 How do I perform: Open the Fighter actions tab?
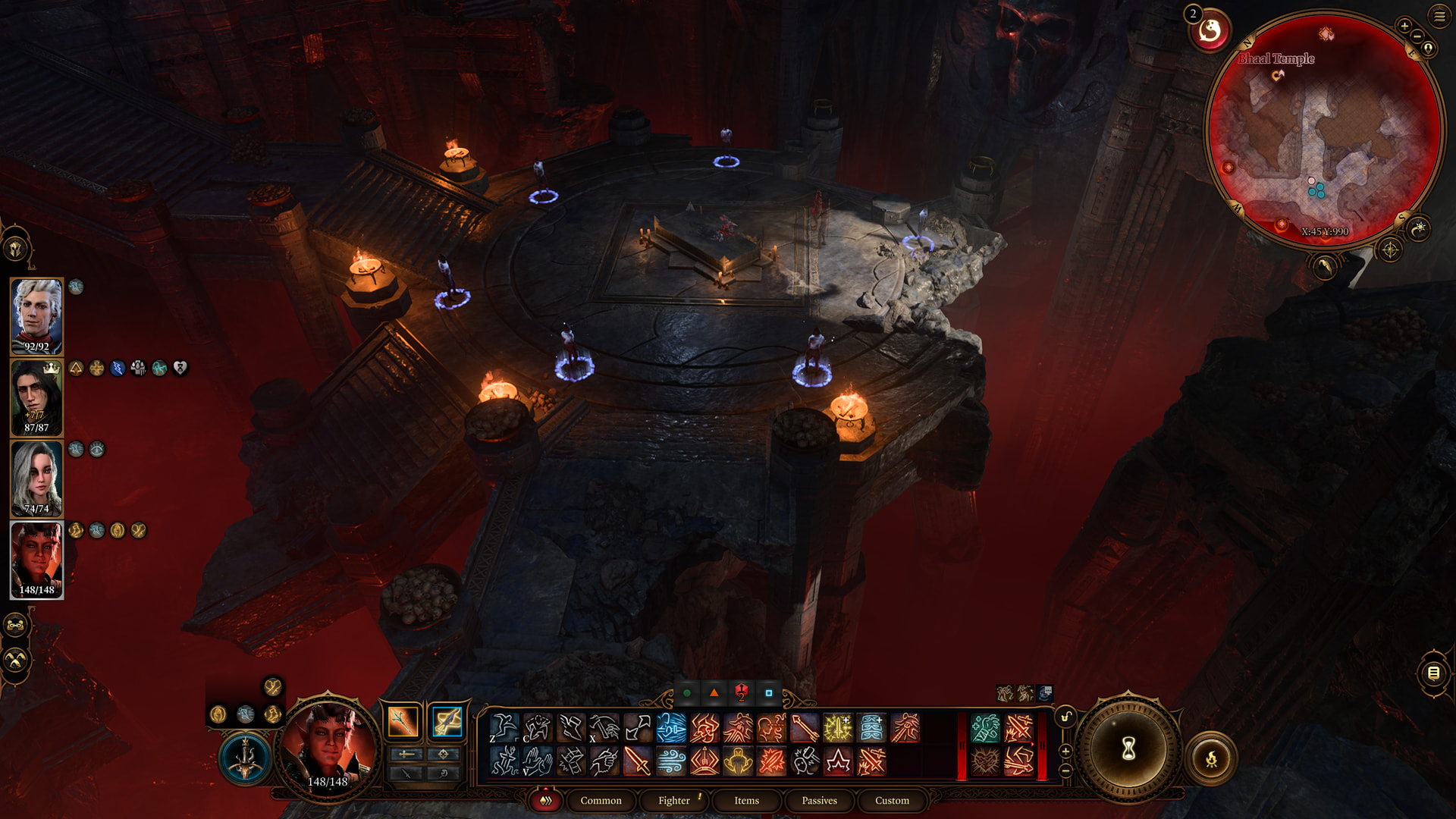tap(673, 800)
